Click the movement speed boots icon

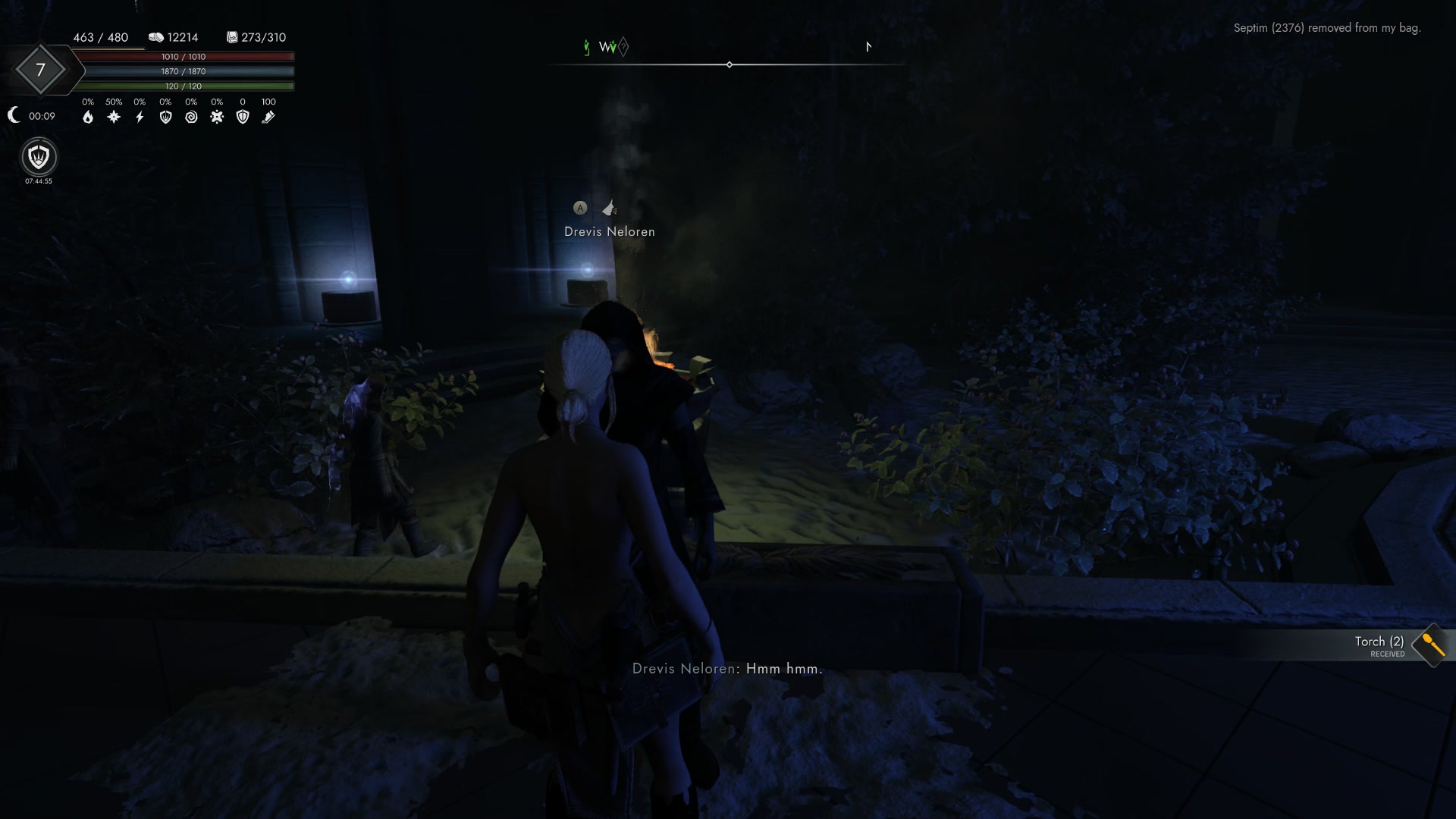point(268,118)
